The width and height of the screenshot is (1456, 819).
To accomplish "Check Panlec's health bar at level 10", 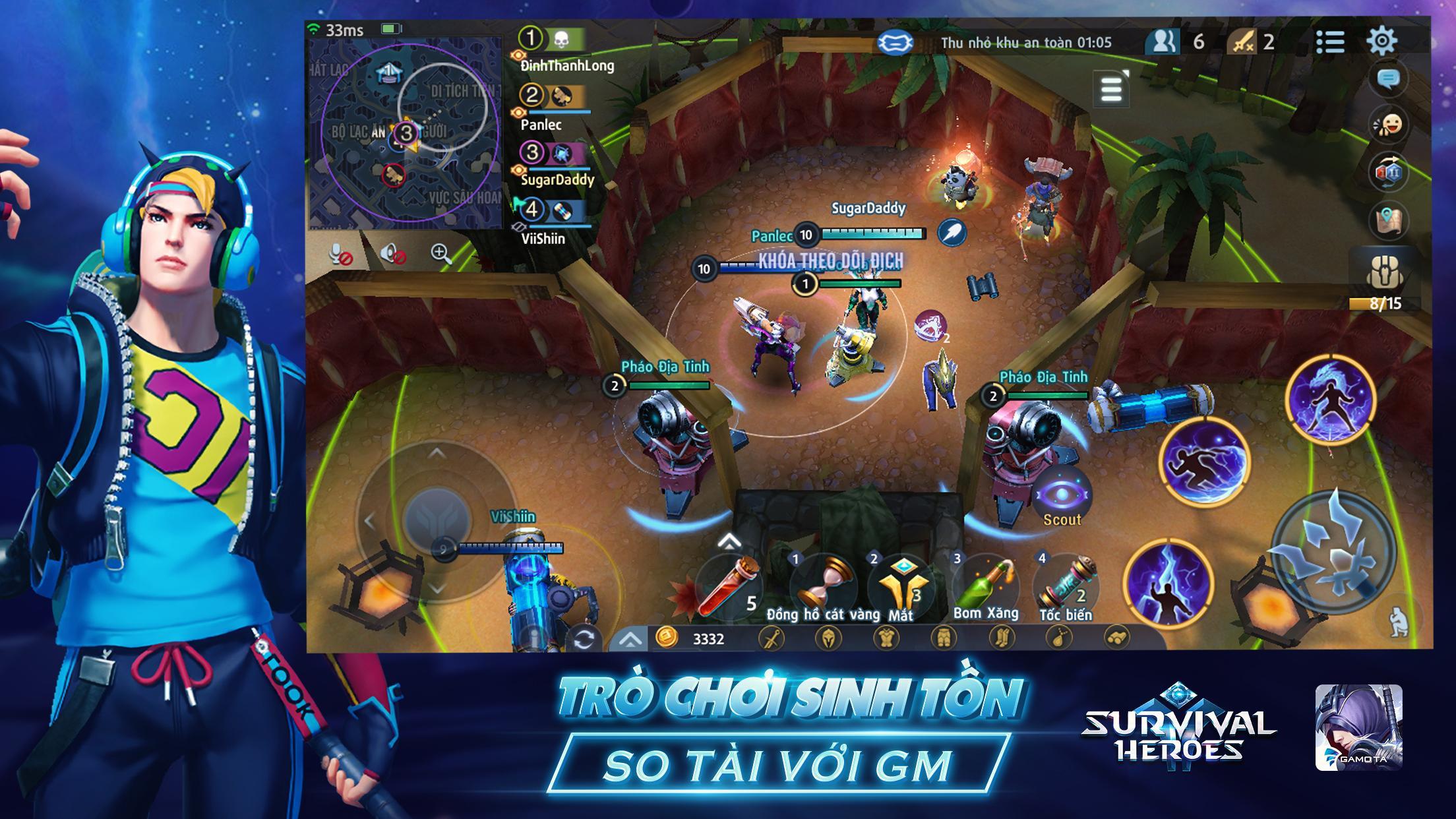I will 867,232.
